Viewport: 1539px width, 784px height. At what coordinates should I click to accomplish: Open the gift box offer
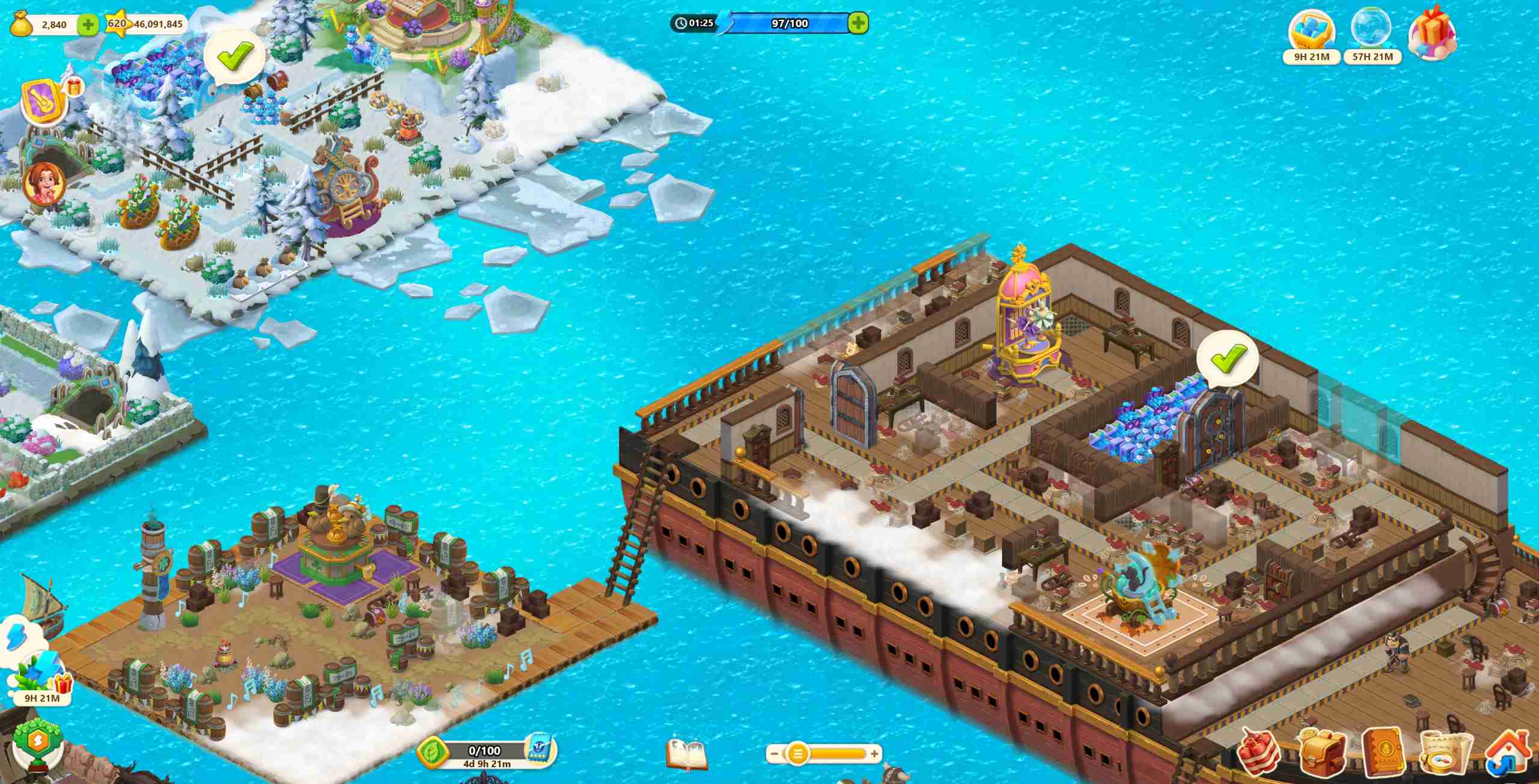[1431, 33]
